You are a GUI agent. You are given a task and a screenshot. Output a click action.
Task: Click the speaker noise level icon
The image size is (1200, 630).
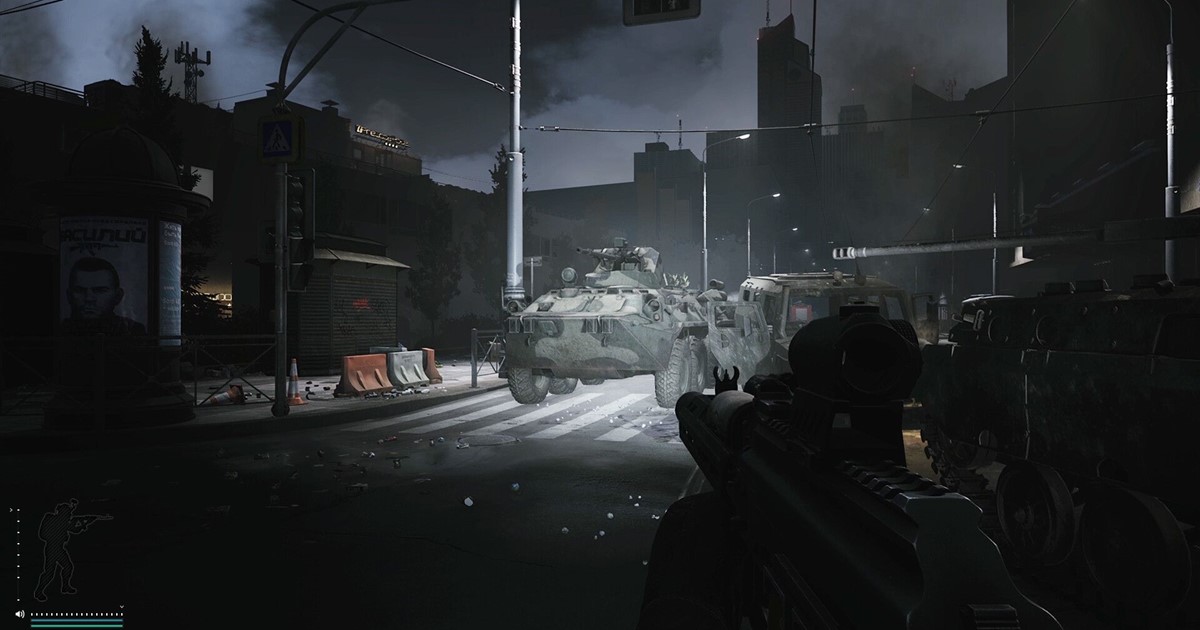coord(20,614)
